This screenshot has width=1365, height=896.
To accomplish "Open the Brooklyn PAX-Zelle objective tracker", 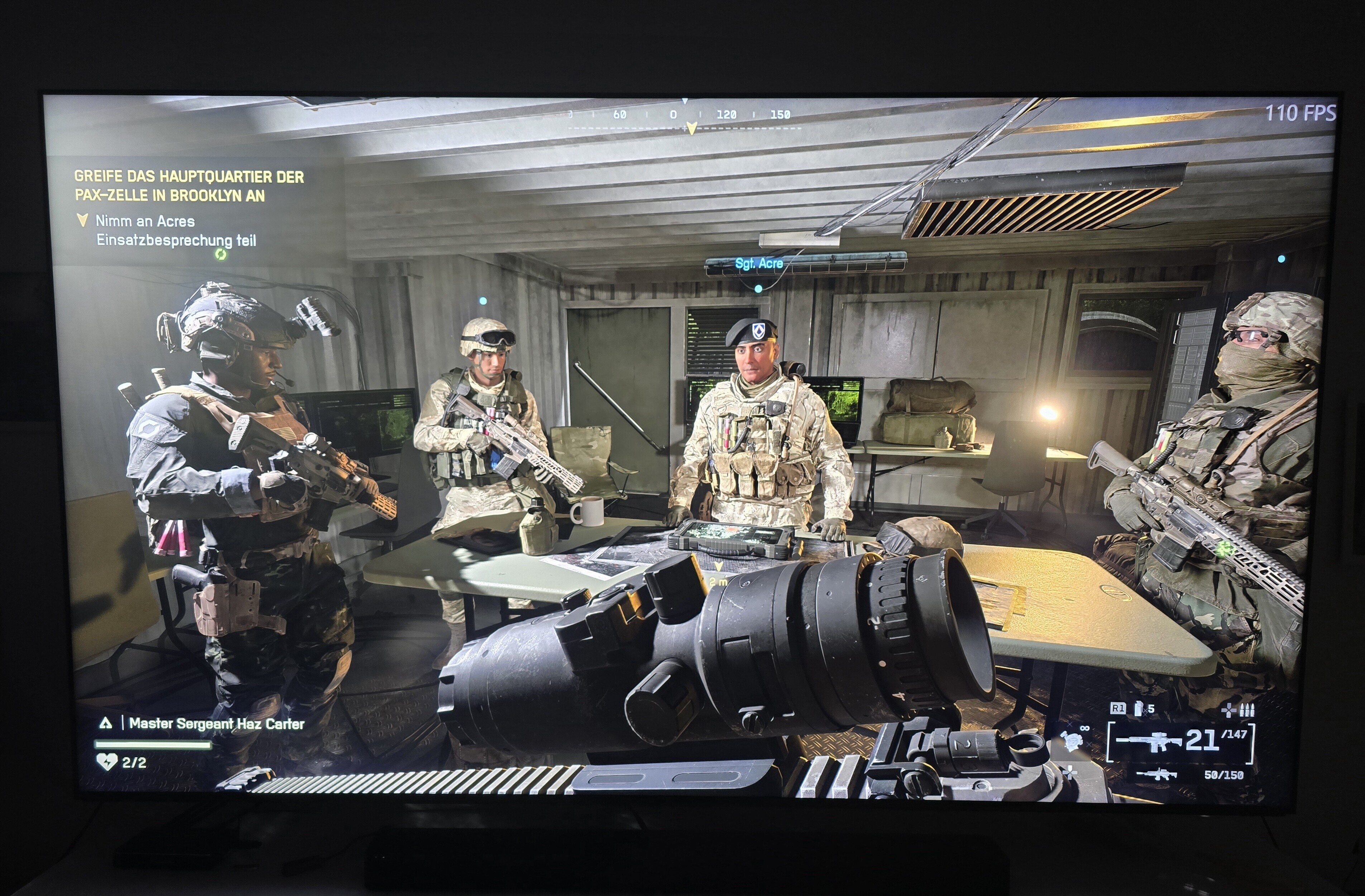I will (x=189, y=186).
